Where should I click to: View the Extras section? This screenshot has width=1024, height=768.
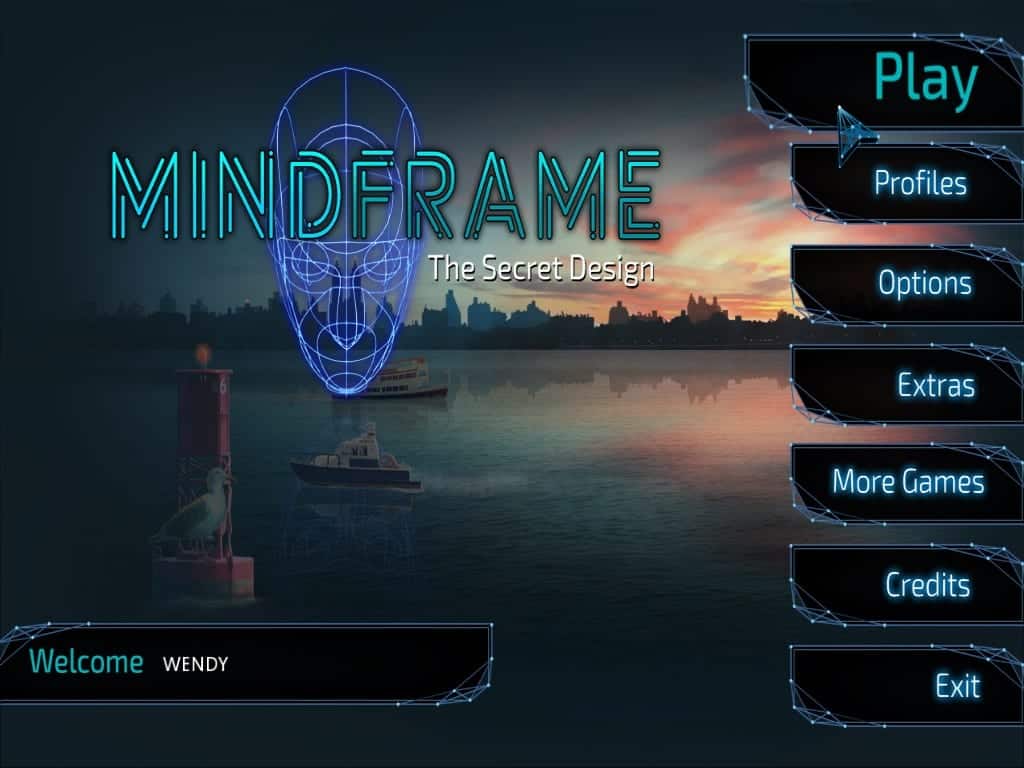tap(935, 385)
